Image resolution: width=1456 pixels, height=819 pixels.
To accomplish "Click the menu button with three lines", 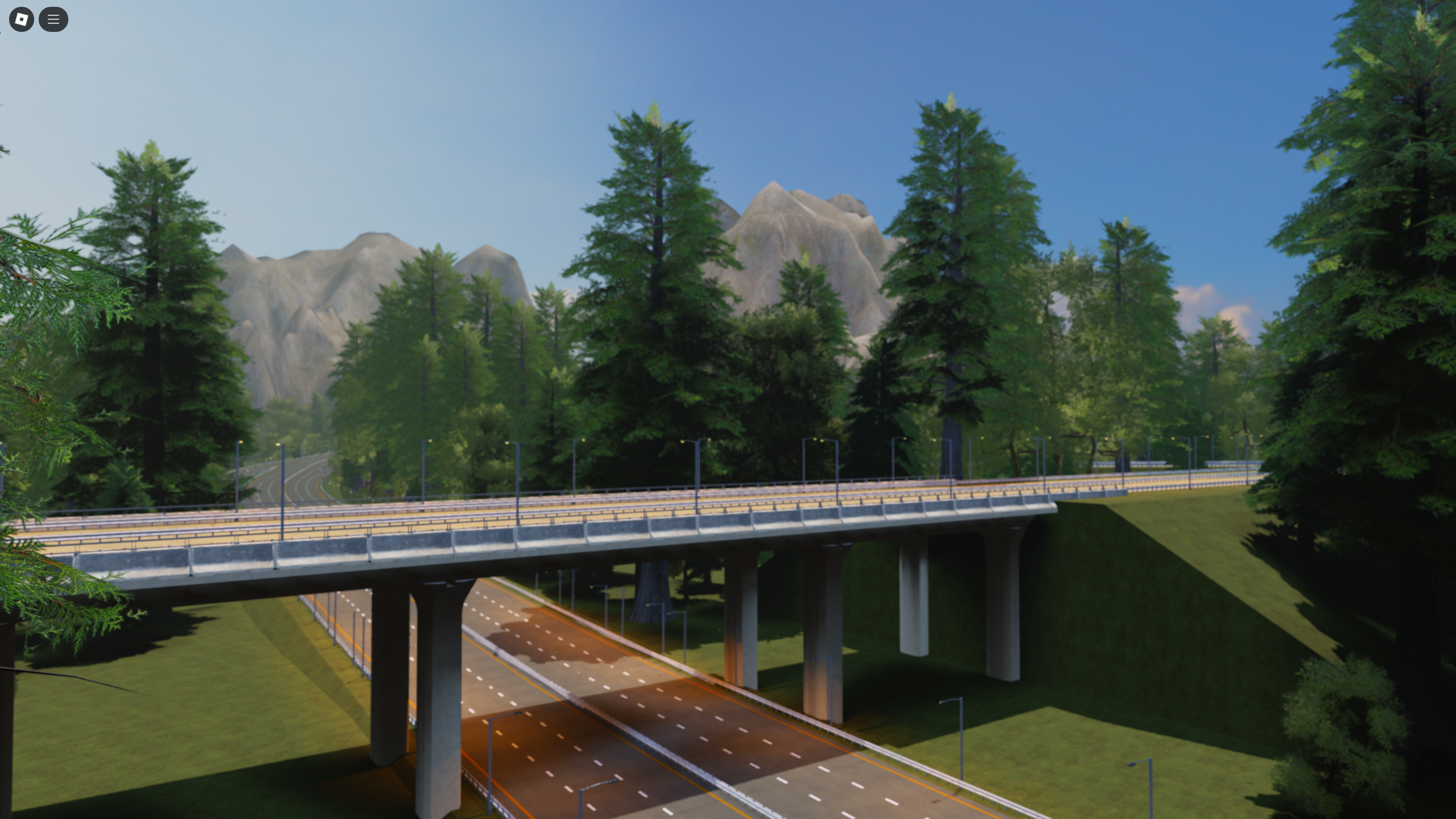I will (53, 19).
